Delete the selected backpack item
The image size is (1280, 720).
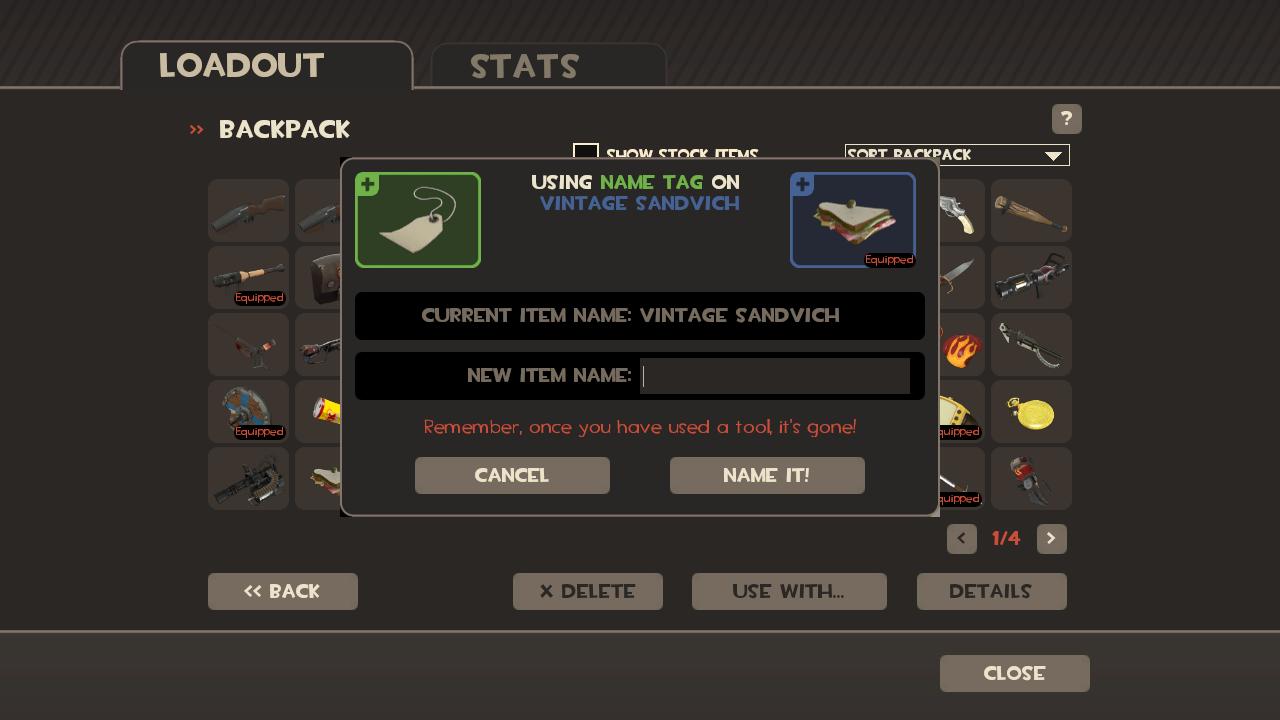pos(588,591)
